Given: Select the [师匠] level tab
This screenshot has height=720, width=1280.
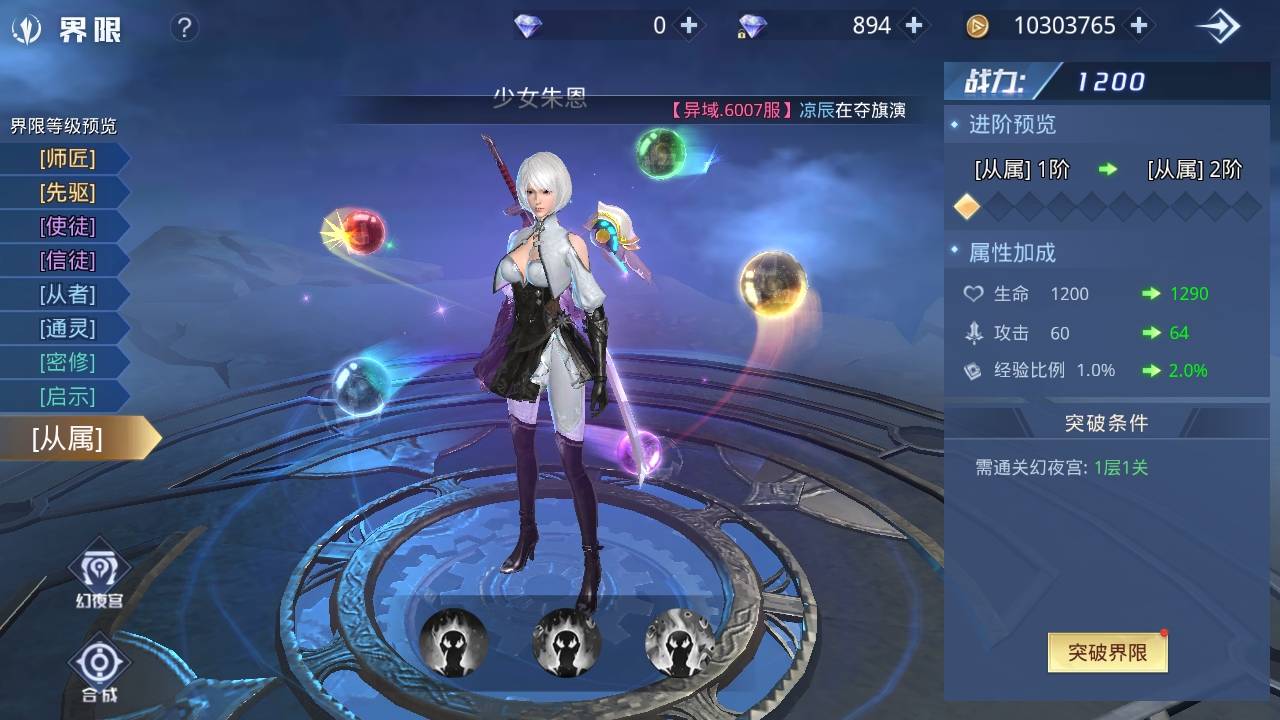Looking at the screenshot, I should click(67, 158).
